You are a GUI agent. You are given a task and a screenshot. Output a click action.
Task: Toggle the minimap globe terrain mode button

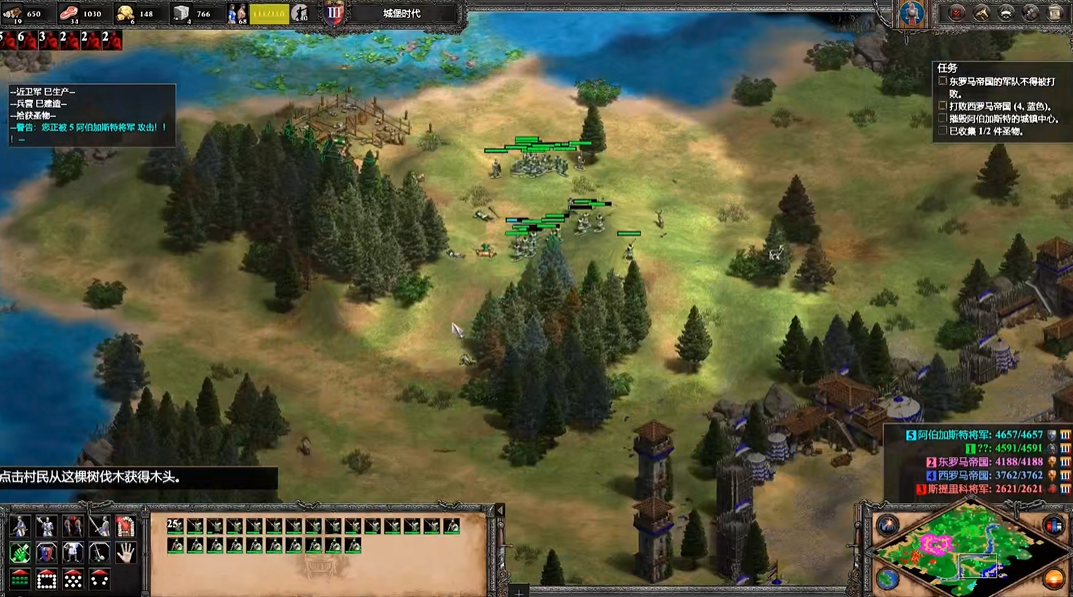pos(888,578)
